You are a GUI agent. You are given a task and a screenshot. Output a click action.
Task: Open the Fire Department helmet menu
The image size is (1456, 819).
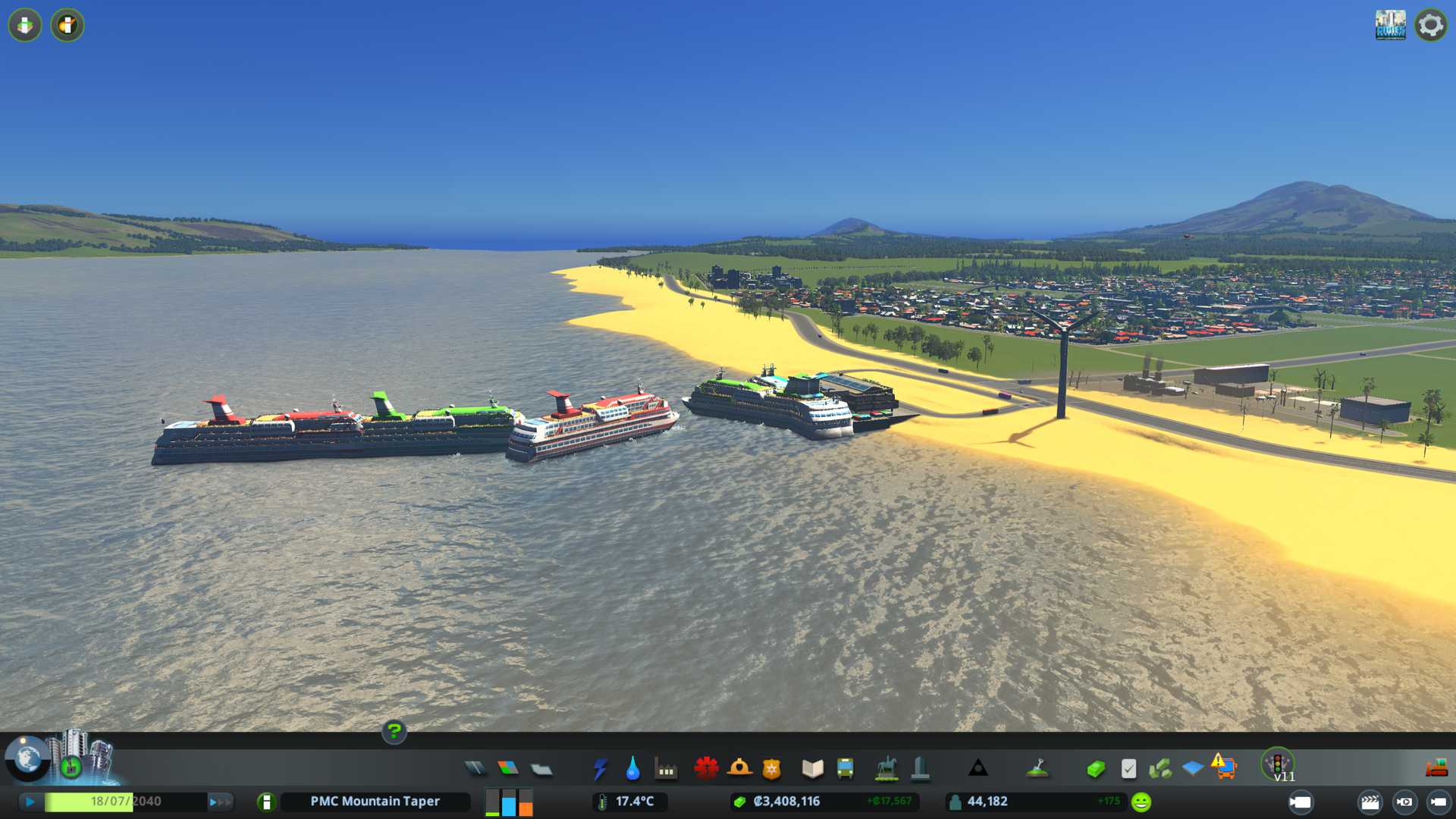point(739,769)
